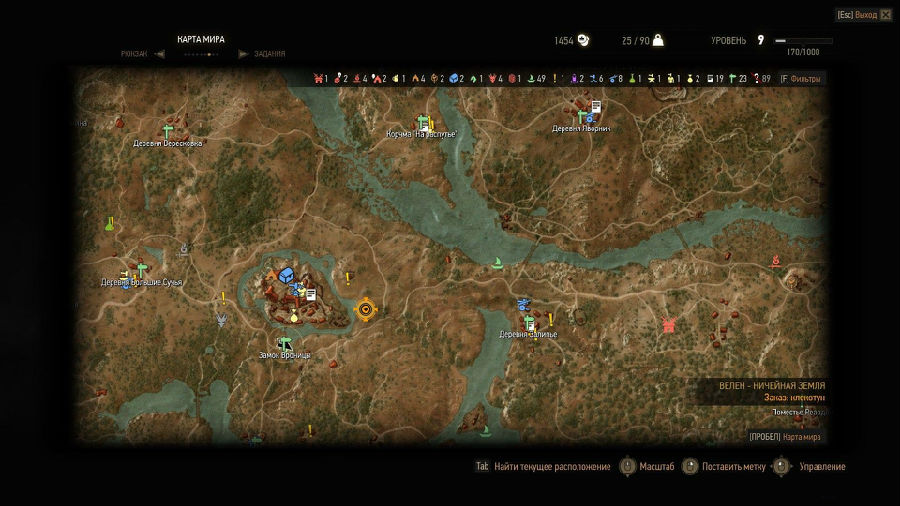Open the Фильтры map filters
This screenshot has height=506, width=900.
[800, 79]
